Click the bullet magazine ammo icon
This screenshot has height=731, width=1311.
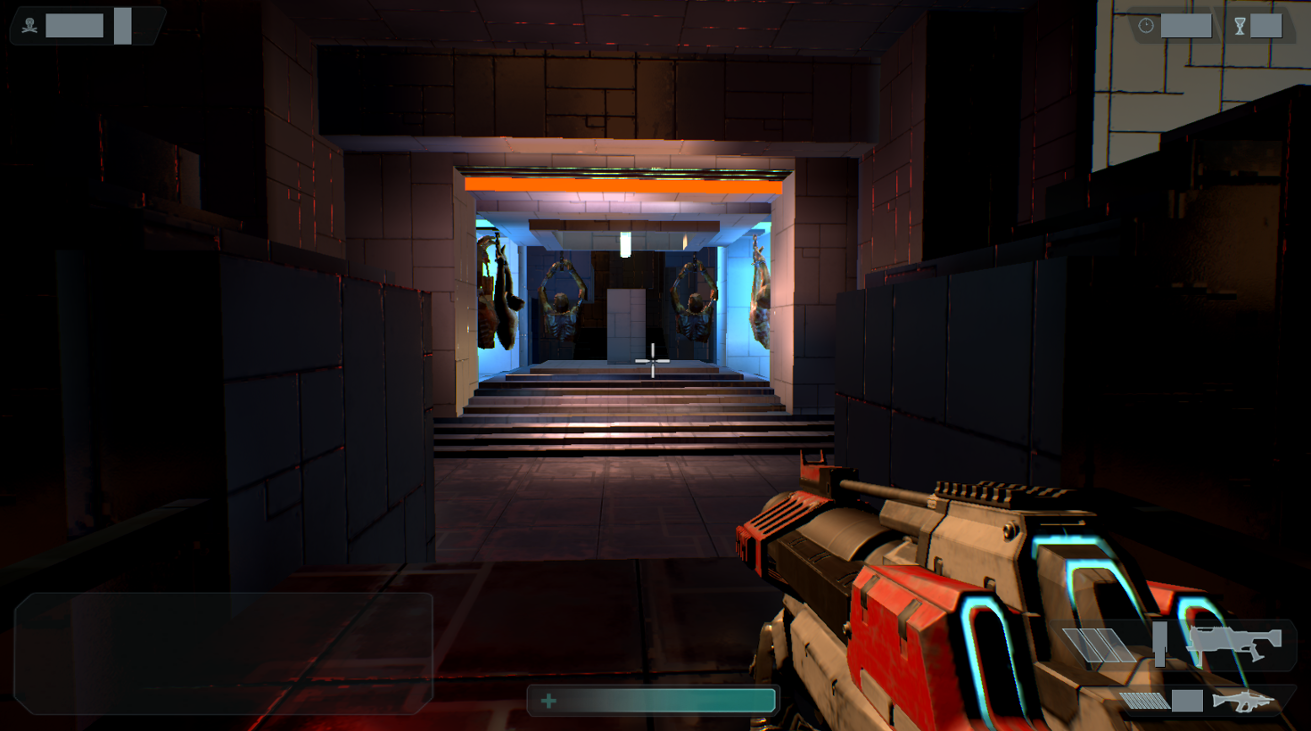1144,702
